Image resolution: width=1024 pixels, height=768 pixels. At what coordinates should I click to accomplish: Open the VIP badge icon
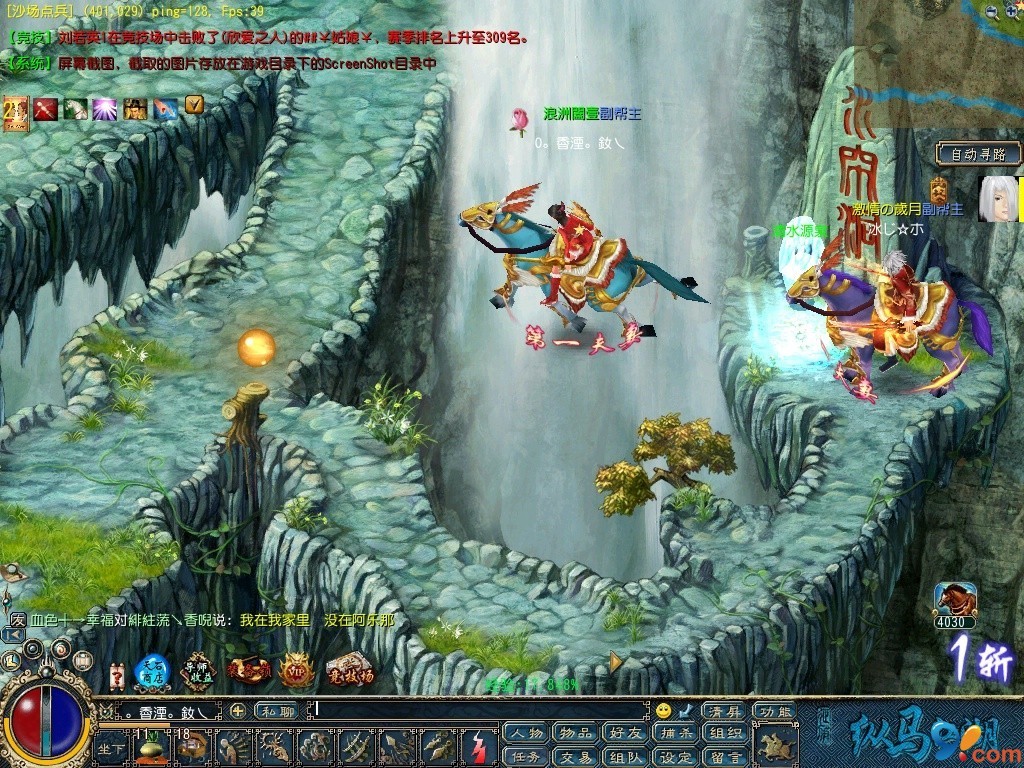pos(297,669)
